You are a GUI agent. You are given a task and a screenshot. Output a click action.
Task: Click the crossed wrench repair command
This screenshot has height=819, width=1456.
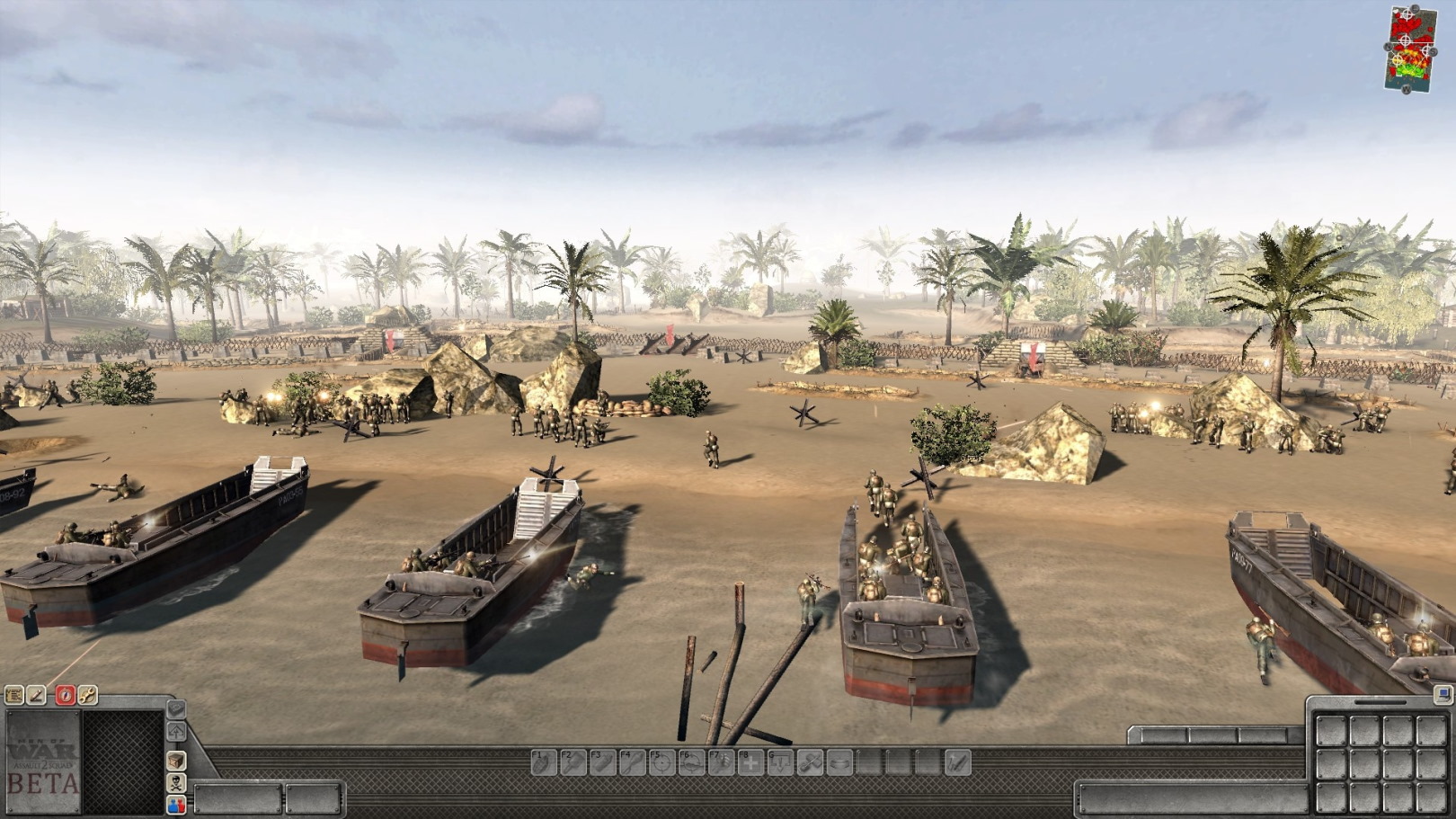click(x=810, y=762)
